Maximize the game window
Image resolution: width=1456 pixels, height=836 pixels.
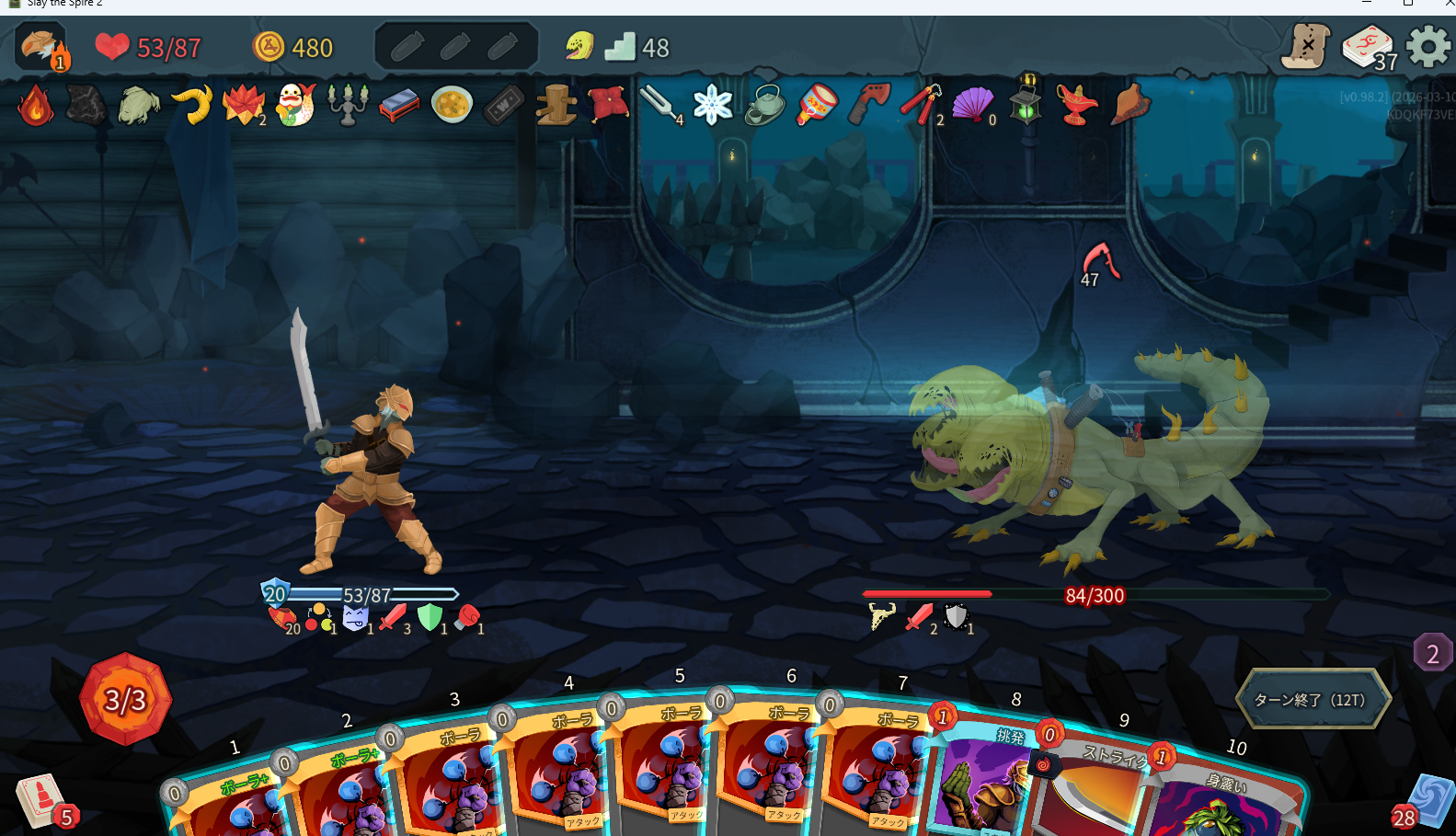pyautogui.click(x=1407, y=4)
